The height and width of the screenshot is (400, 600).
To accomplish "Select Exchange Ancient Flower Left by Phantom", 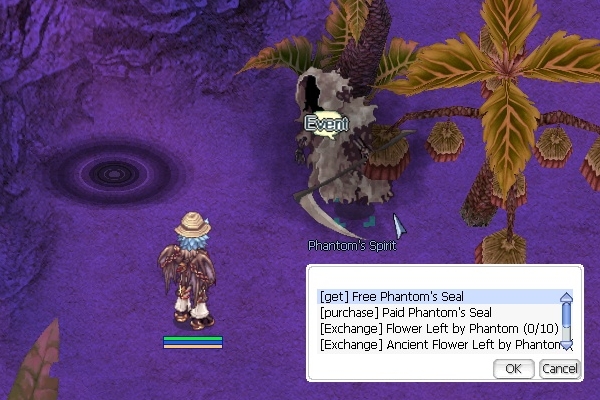I will coord(438,345).
